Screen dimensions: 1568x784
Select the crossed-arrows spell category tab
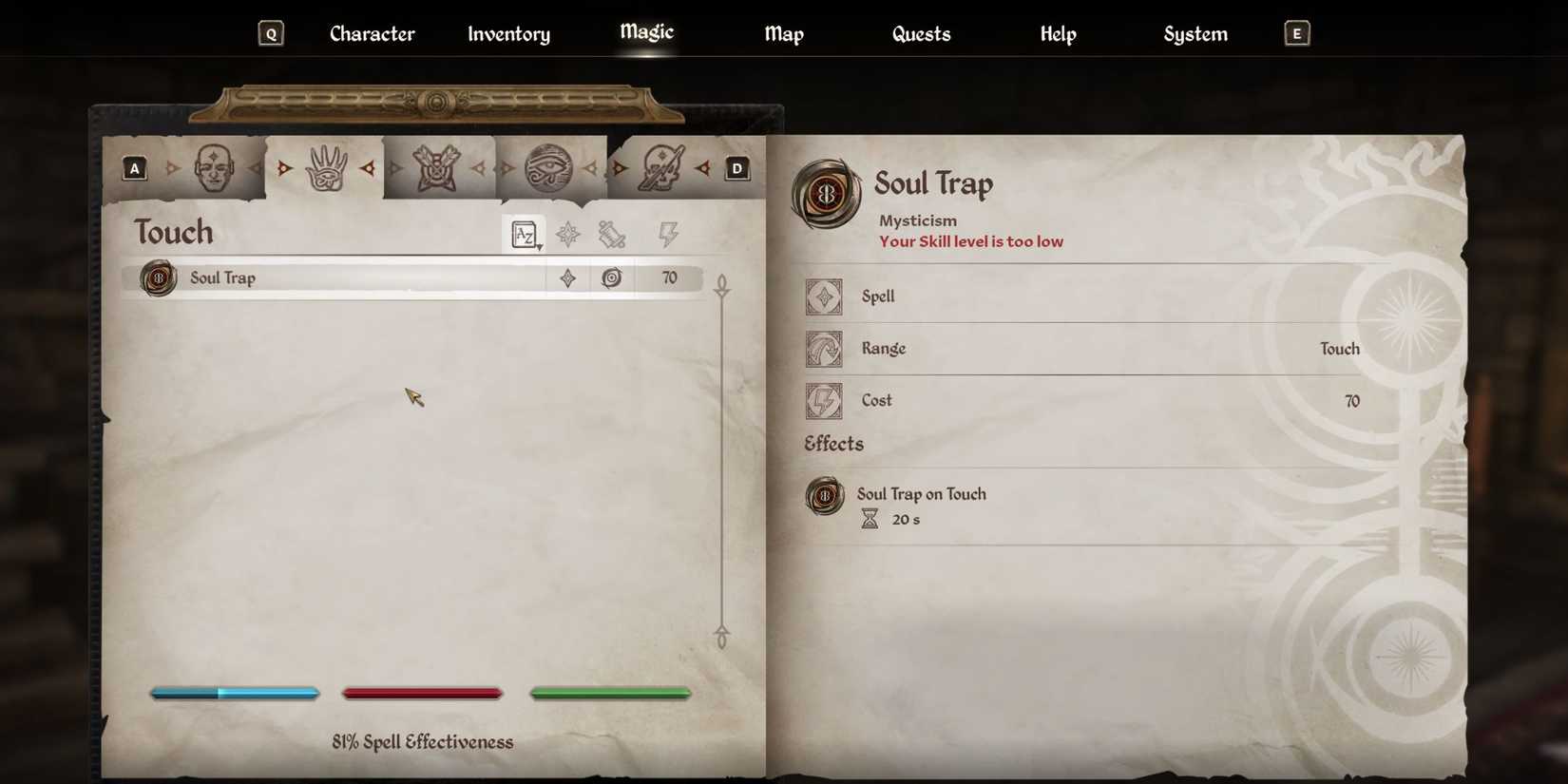(439, 168)
